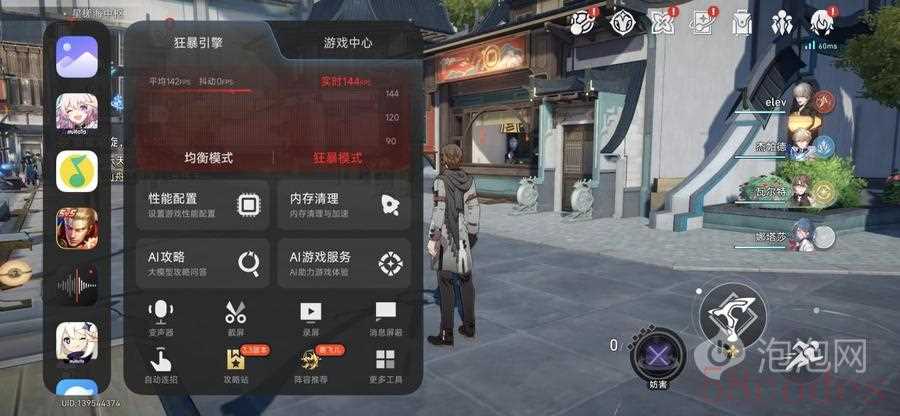Open the 自动连招 auto-combo tool
900x416 pixels.
[160, 366]
